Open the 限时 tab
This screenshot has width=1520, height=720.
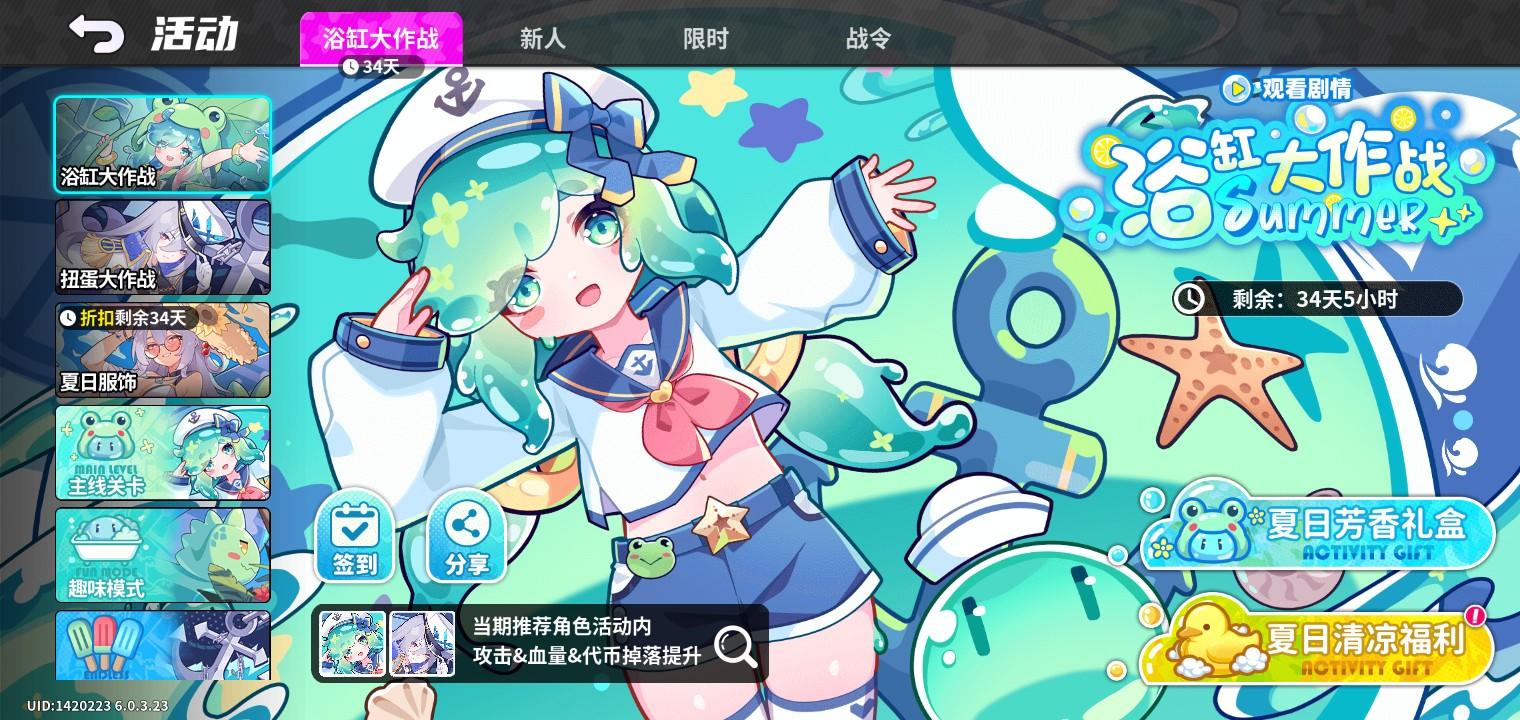pos(705,38)
